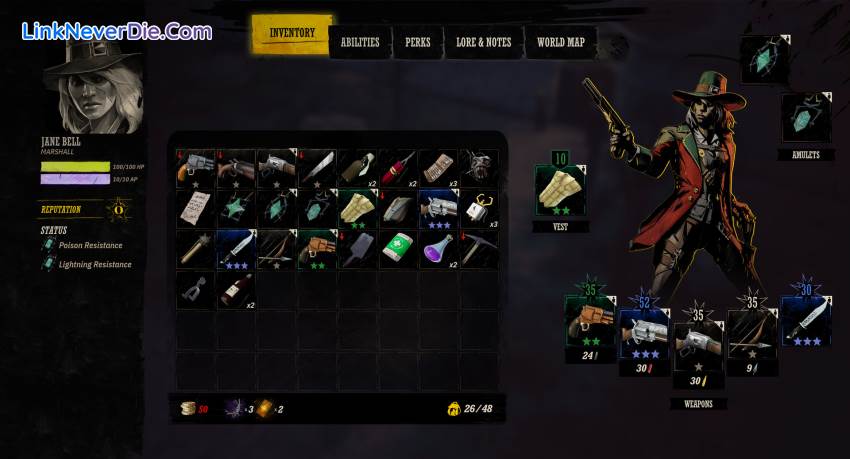Pick the purple potion flask

point(438,249)
